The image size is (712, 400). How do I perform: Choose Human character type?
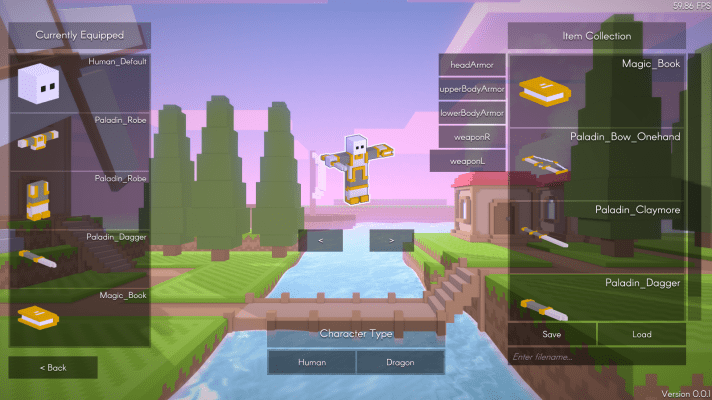pyautogui.click(x=311, y=361)
